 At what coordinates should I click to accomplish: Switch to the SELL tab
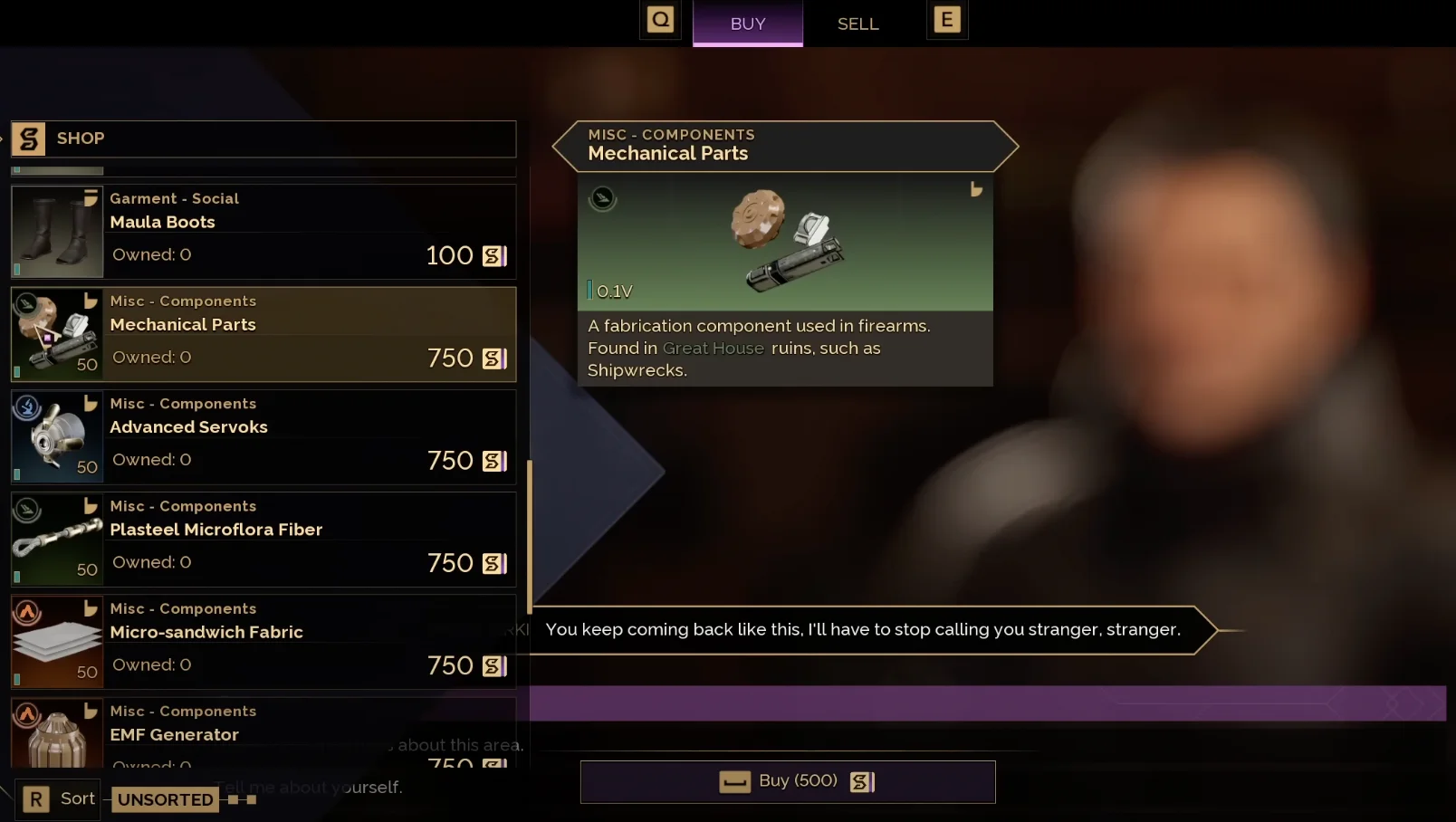tap(857, 24)
